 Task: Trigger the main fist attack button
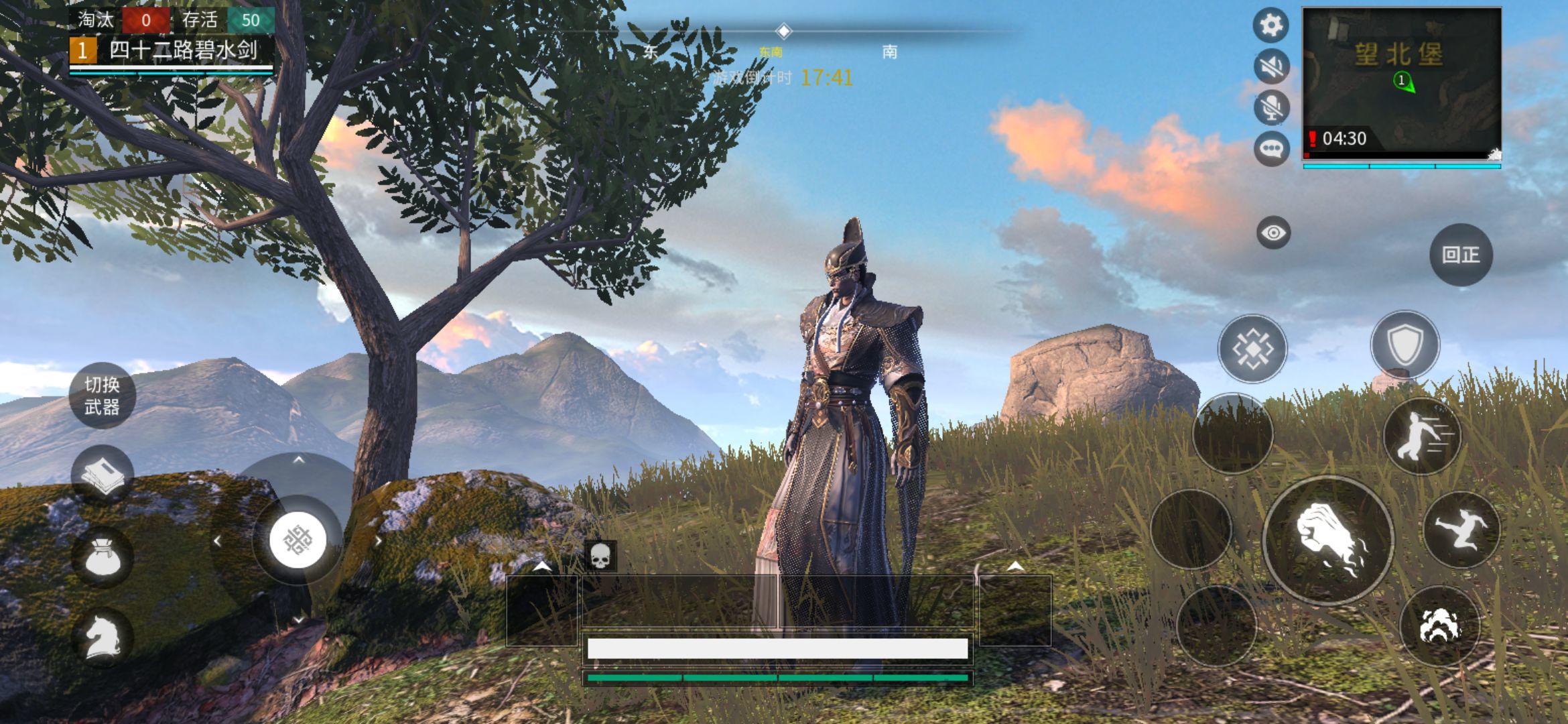tap(1328, 540)
